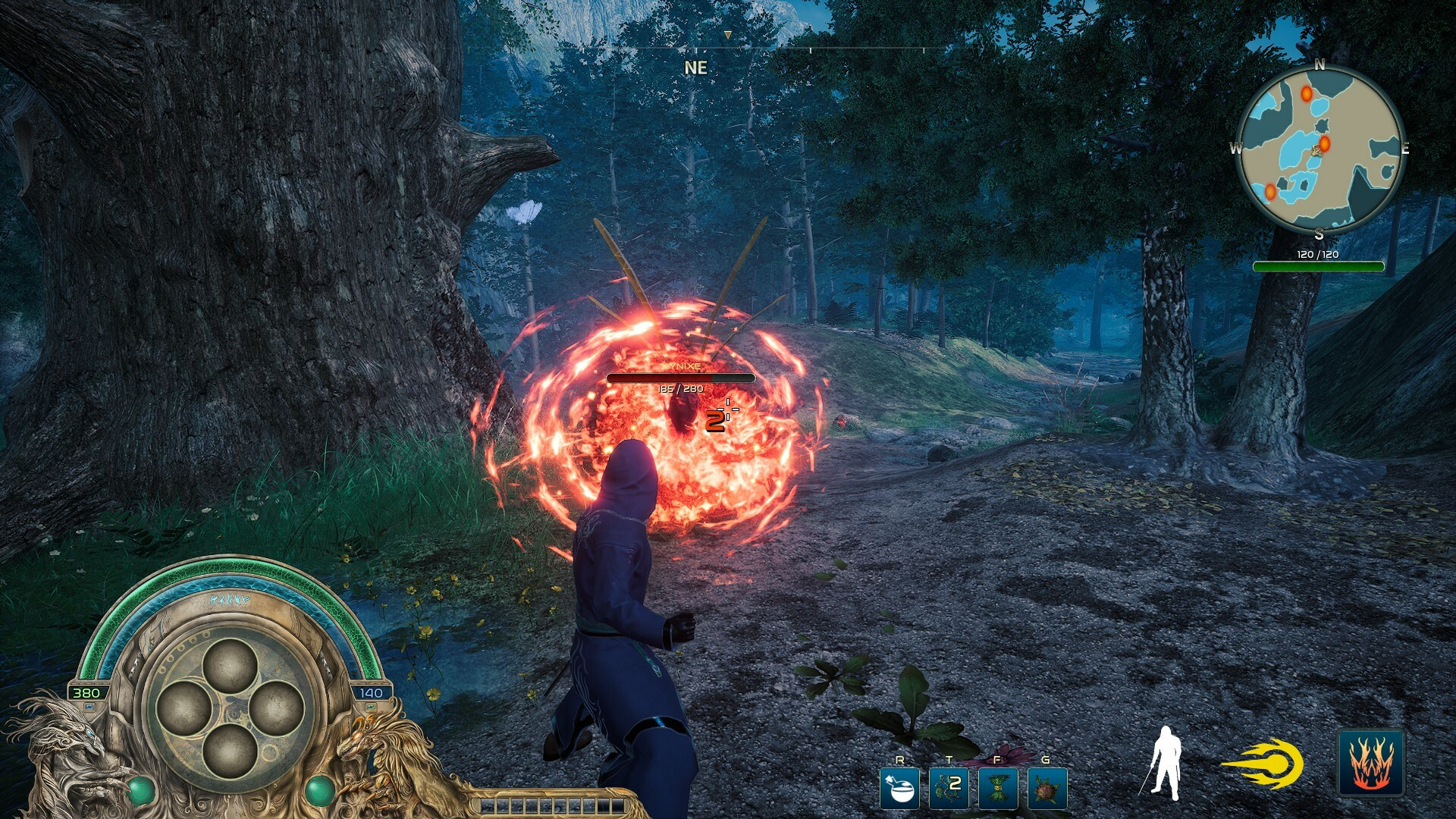Open the circular minimap
1456x819 pixels.
(x=1319, y=149)
